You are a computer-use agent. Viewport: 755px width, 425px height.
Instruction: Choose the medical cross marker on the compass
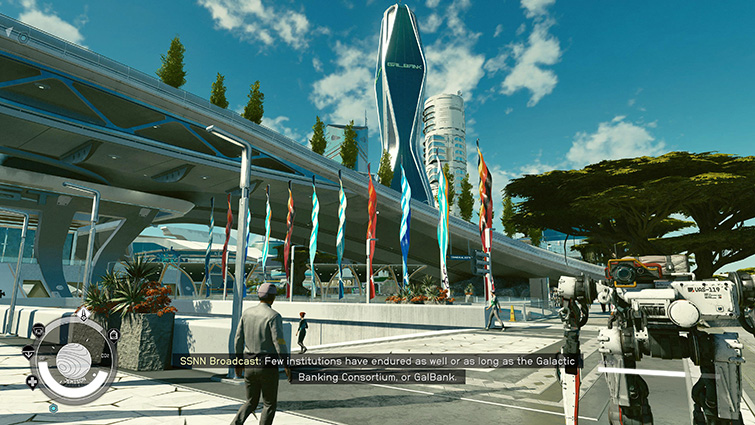click(x=31, y=381)
